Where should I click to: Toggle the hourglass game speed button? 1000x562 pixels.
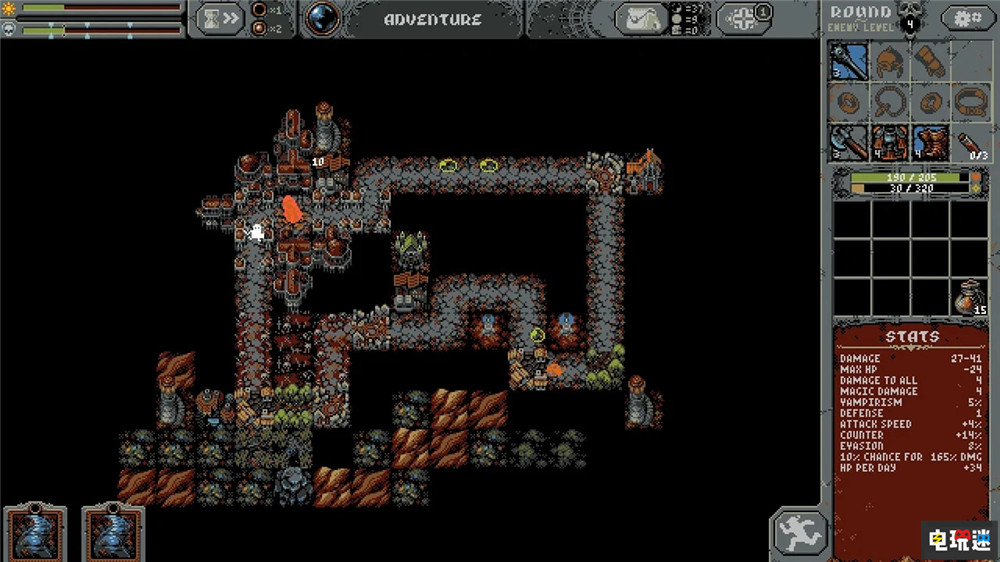[x=219, y=18]
